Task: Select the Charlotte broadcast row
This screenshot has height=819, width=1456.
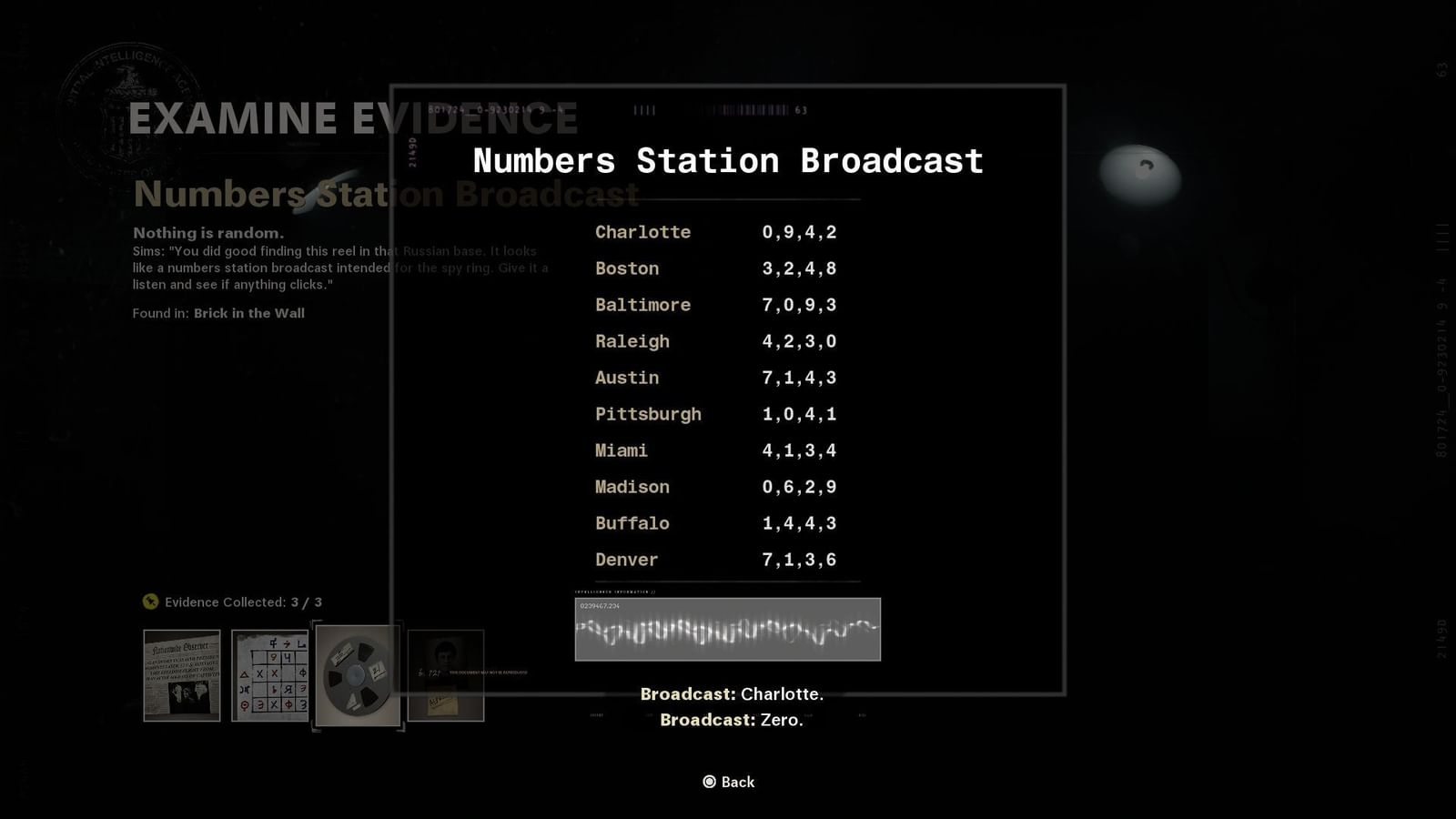Action: tap(714, 232)
